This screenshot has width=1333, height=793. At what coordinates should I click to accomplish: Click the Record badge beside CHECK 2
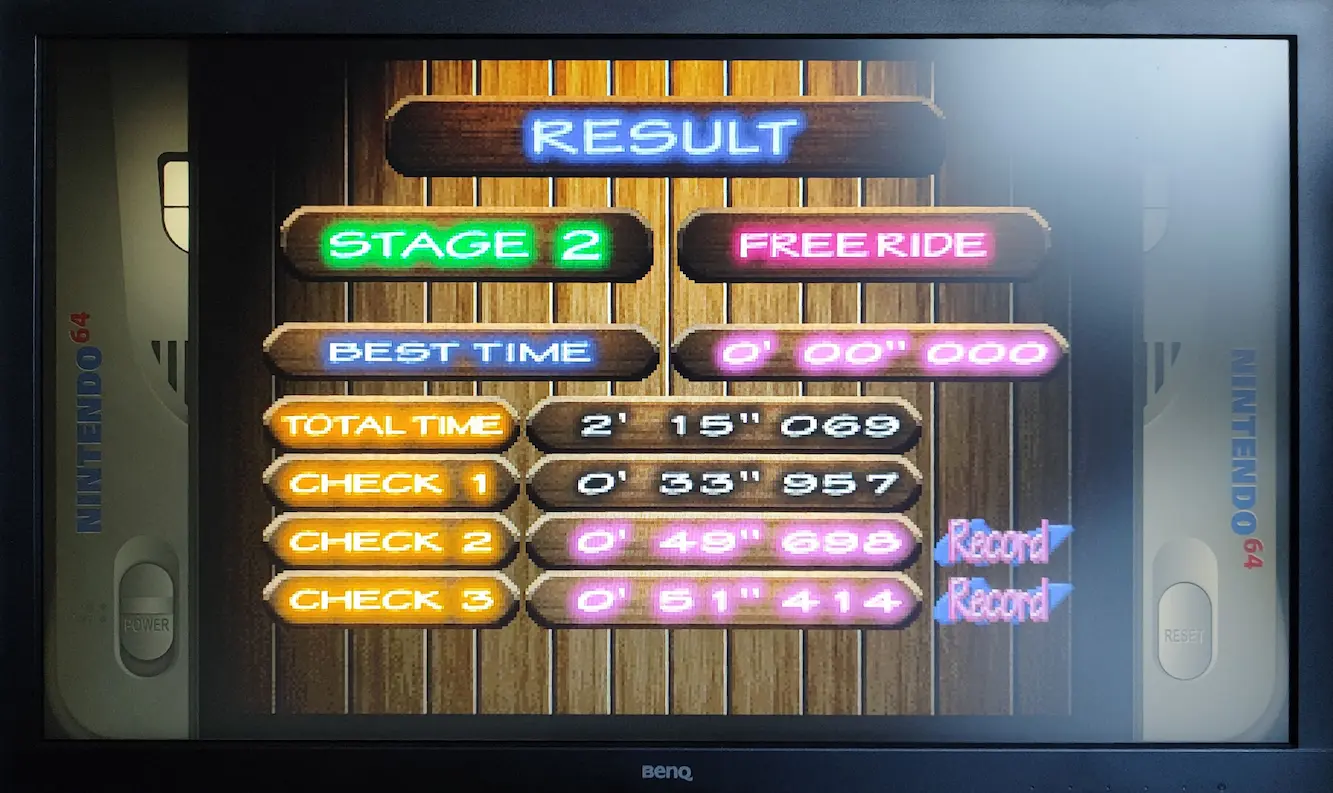click(x=1002, y=542)
